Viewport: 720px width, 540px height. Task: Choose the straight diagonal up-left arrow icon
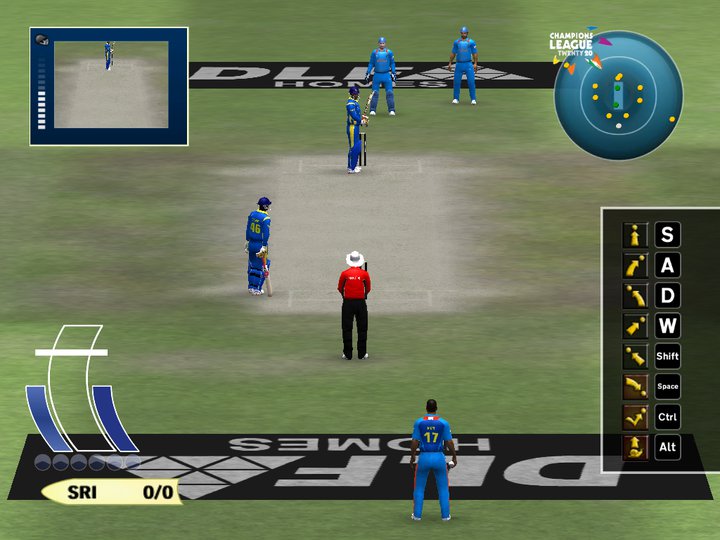636,356
